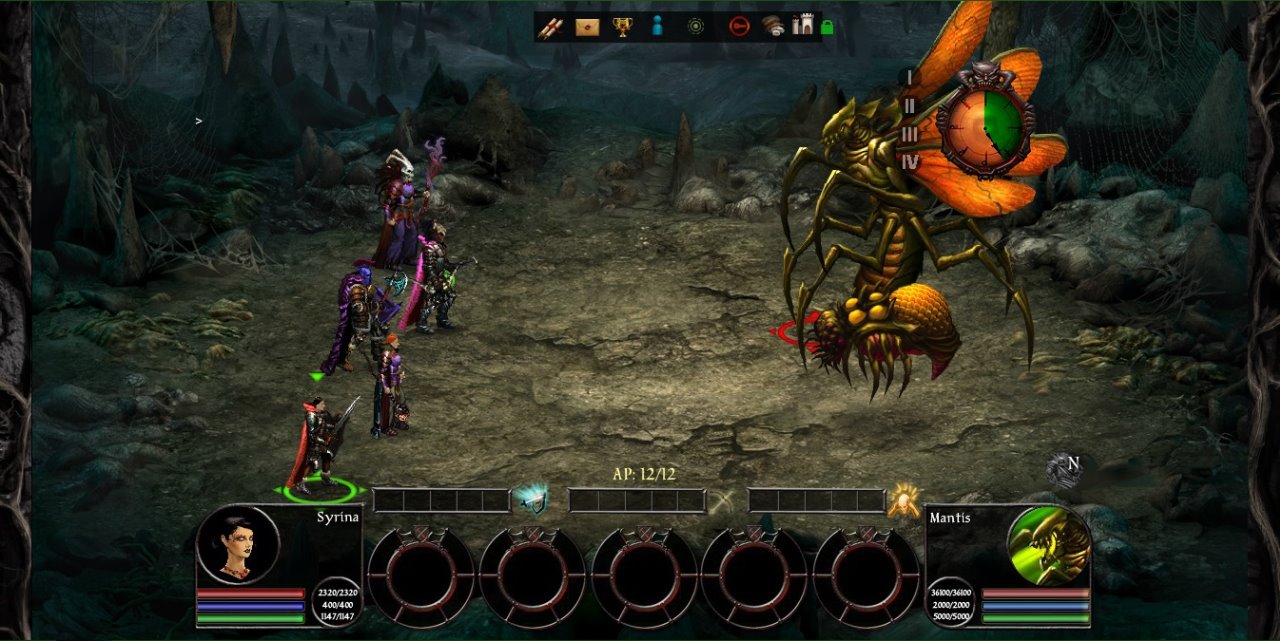This screenshot has width=1280, height=641.
Task: Choose the glowing golden figure action icon
Action: coord(903,499)
